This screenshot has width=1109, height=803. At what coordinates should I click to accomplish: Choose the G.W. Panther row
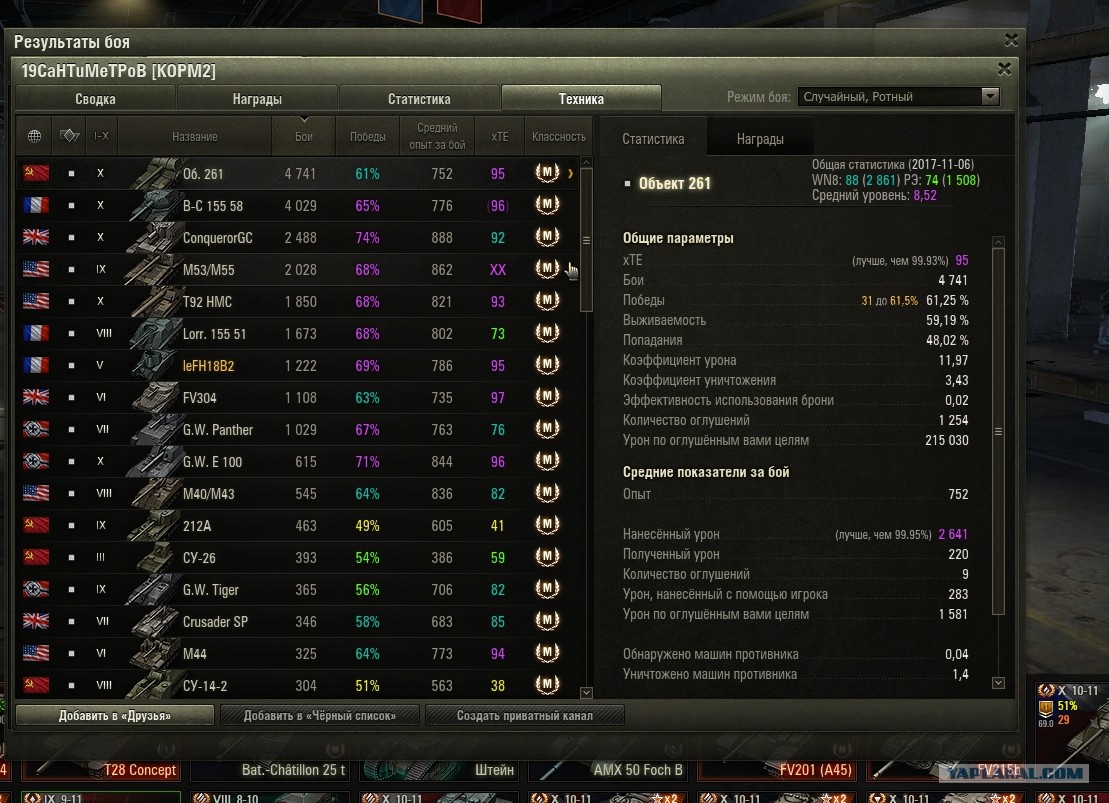click(300, 430)
